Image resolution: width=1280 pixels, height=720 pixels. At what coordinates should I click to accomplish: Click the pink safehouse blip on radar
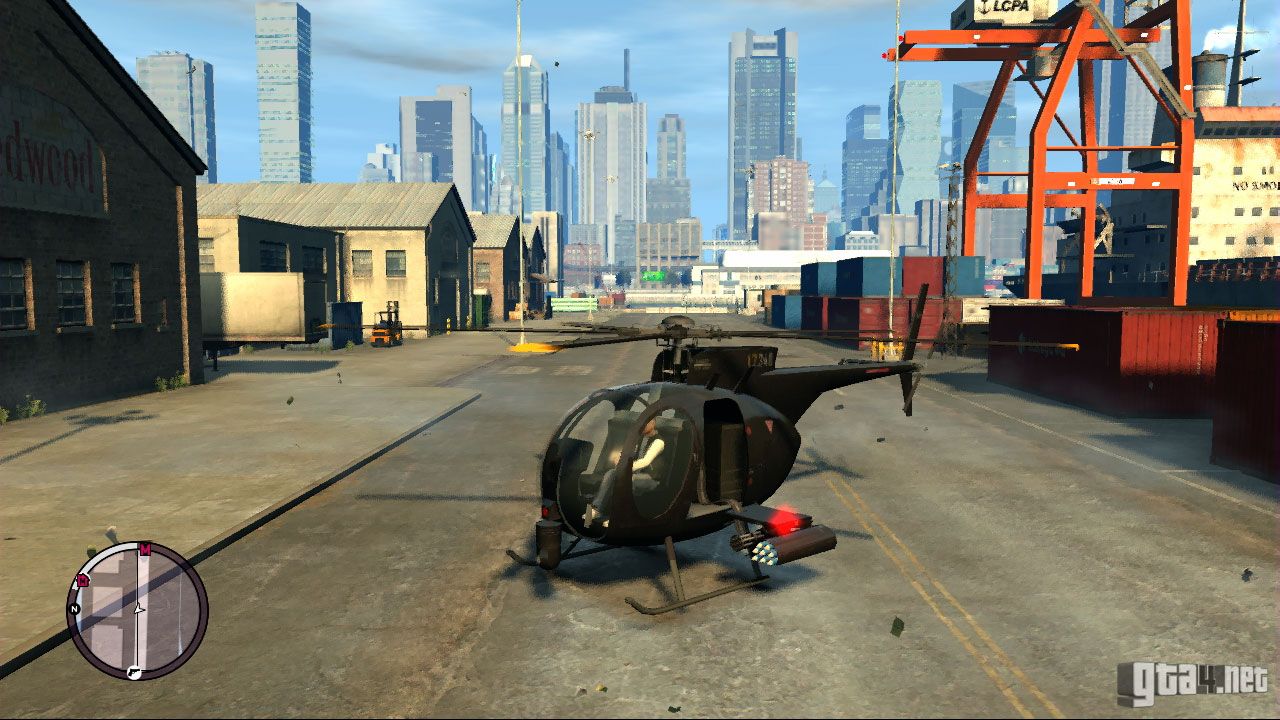[82, 579]
